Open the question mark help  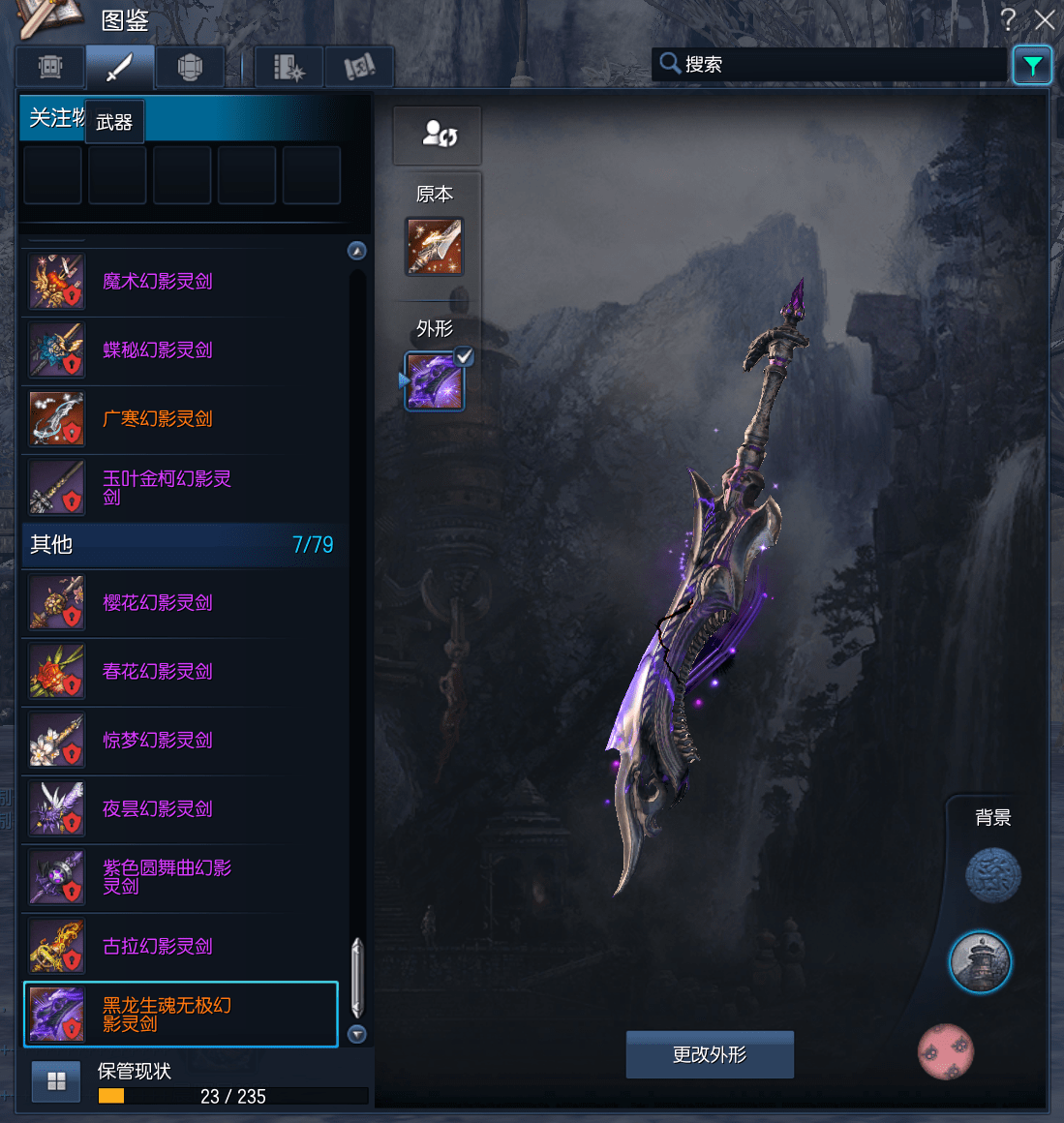point(1008,19)
